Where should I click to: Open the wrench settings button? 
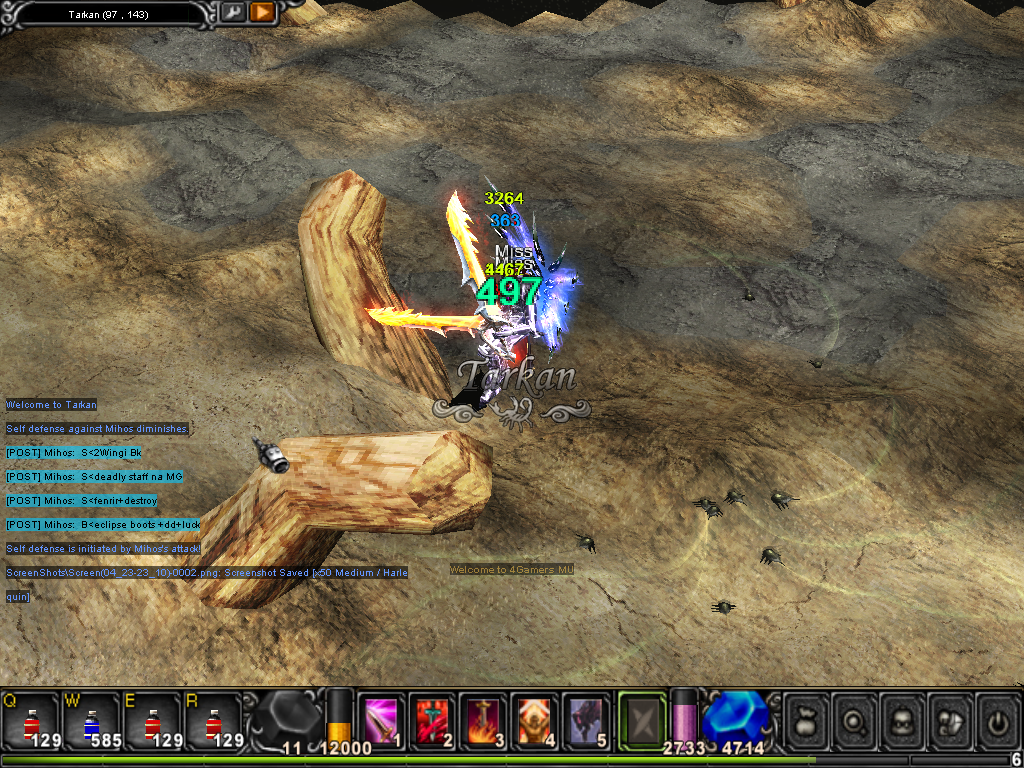click(232, 12)
